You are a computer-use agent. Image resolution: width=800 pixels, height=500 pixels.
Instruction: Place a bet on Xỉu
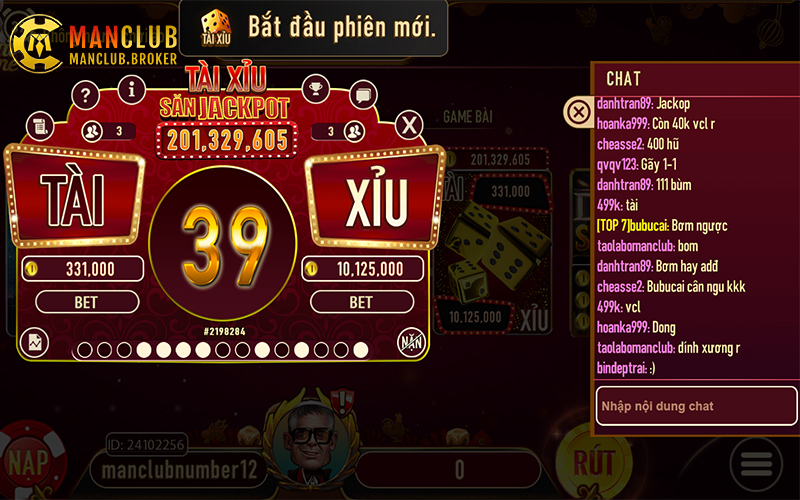(x=360, y=301)
